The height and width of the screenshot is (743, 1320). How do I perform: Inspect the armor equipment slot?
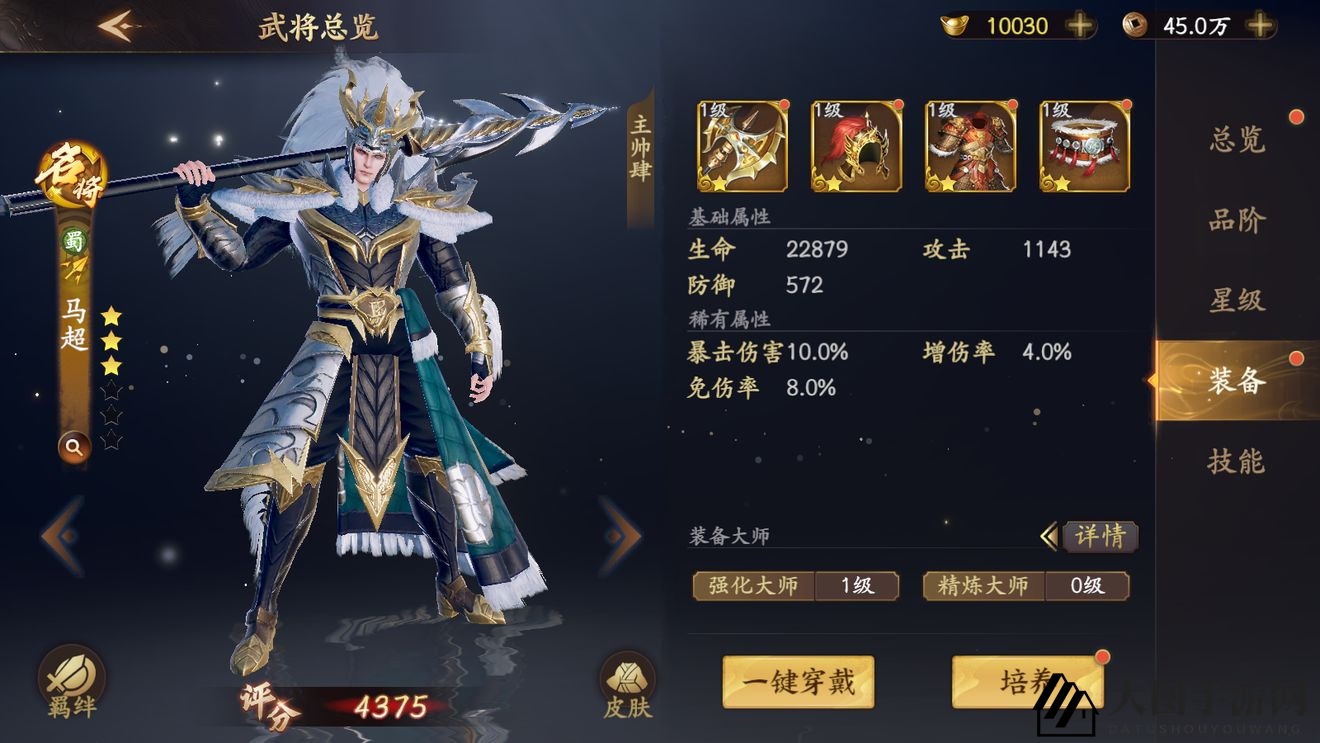(x=969, y=146)
